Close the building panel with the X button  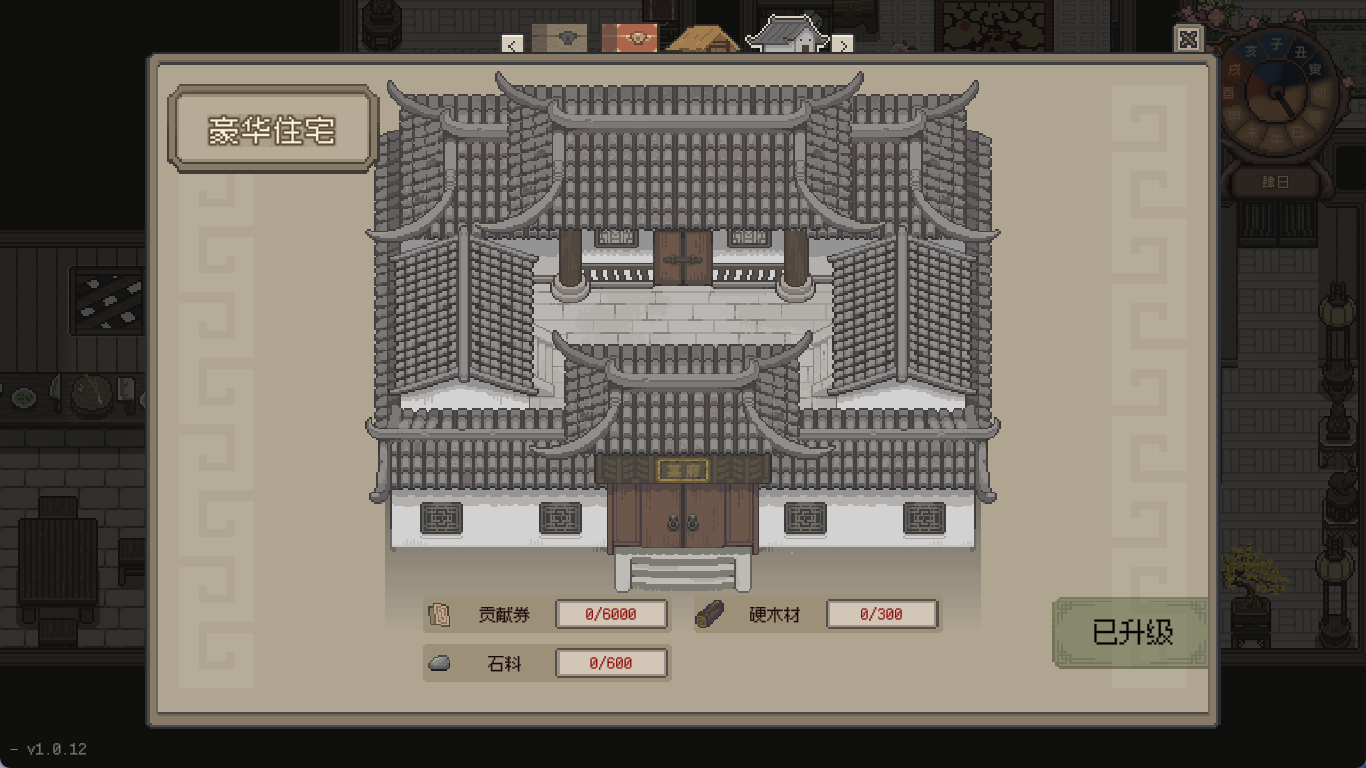pyautogui.click(x=1188, y=39)
